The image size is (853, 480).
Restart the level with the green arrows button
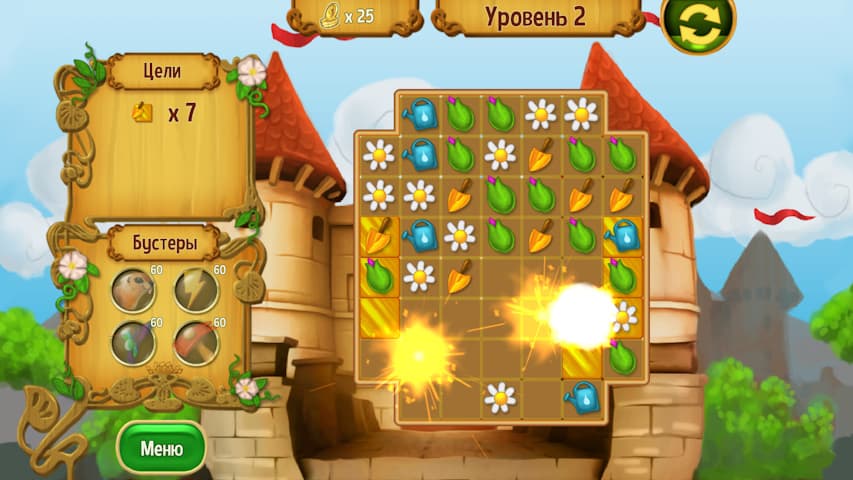pyautogui.click(x=698, y=23)
